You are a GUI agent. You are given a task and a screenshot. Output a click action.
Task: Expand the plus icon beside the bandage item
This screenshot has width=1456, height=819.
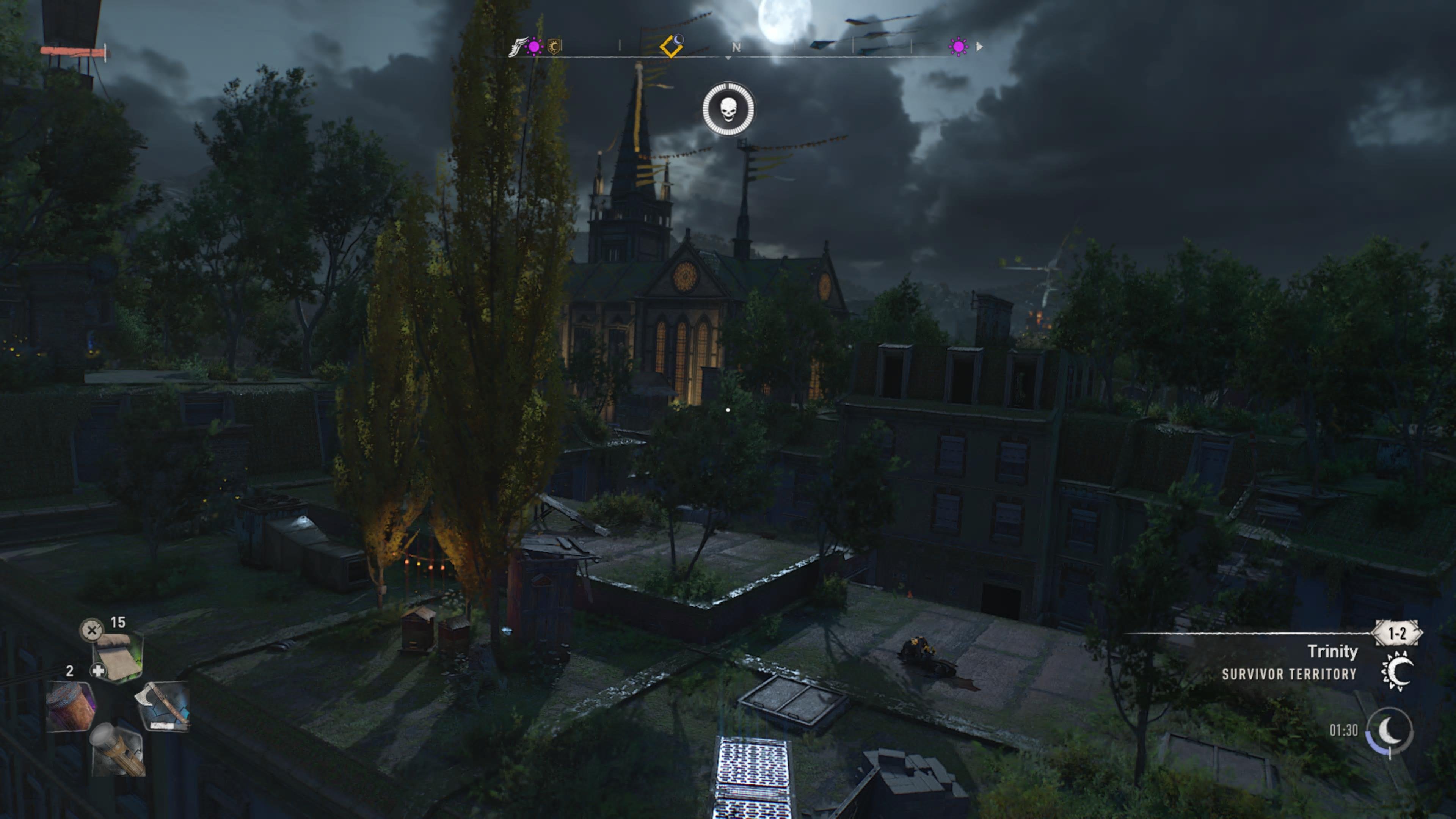click(99, 671)
